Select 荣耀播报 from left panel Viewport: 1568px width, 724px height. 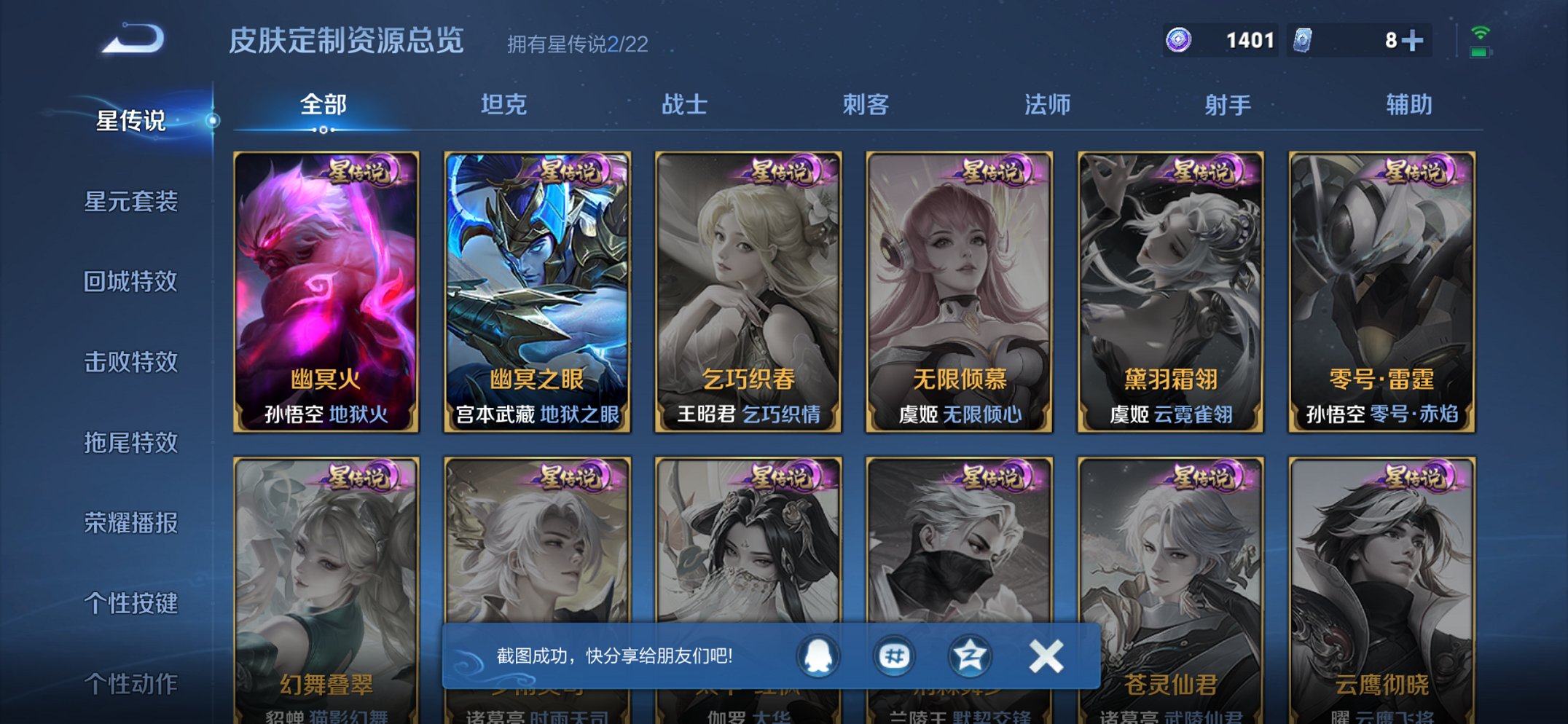pyautogui.click(x=133, y=522)
